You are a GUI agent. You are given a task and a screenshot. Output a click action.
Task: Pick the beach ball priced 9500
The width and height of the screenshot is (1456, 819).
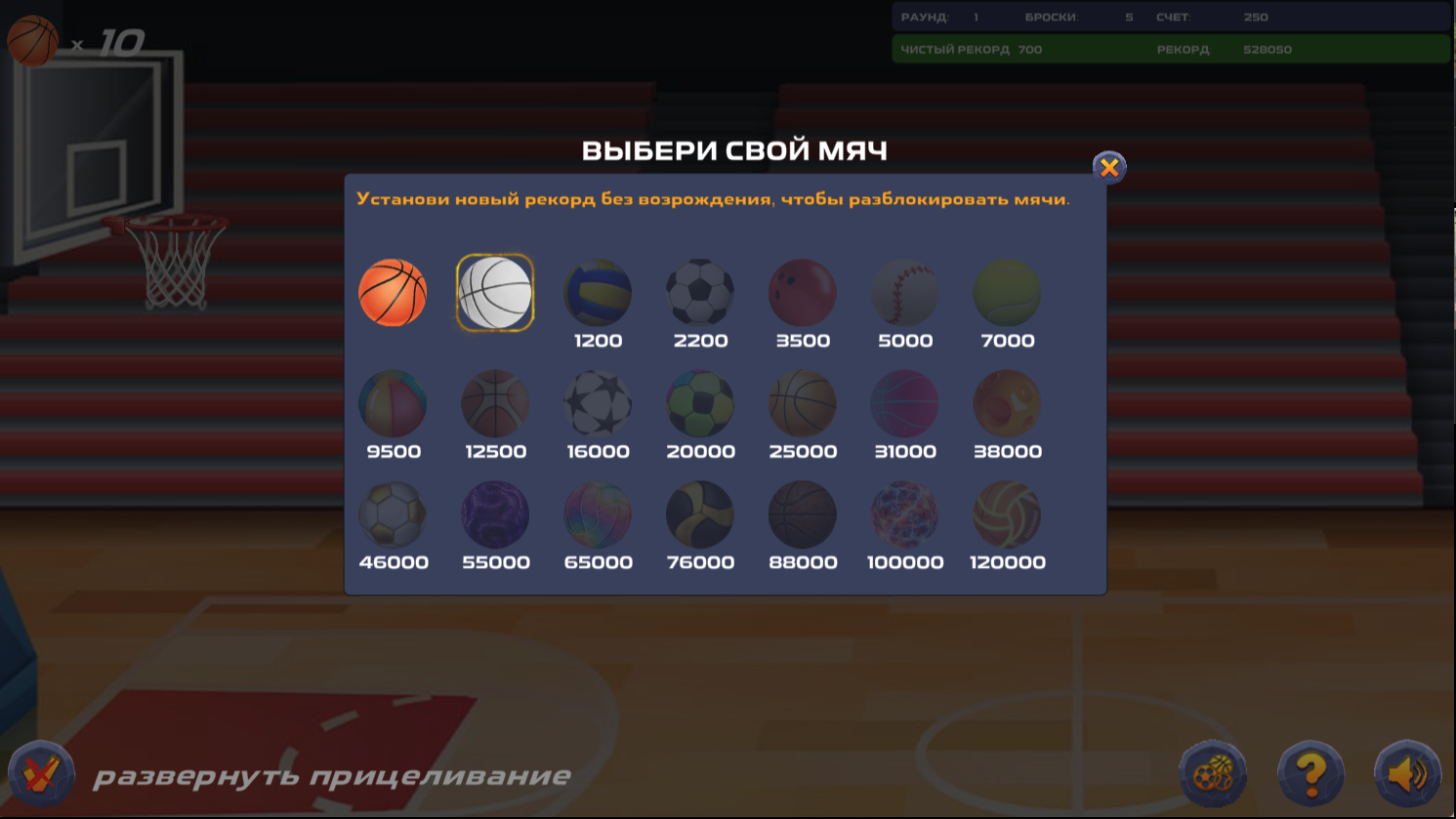[x=393, y=402]
